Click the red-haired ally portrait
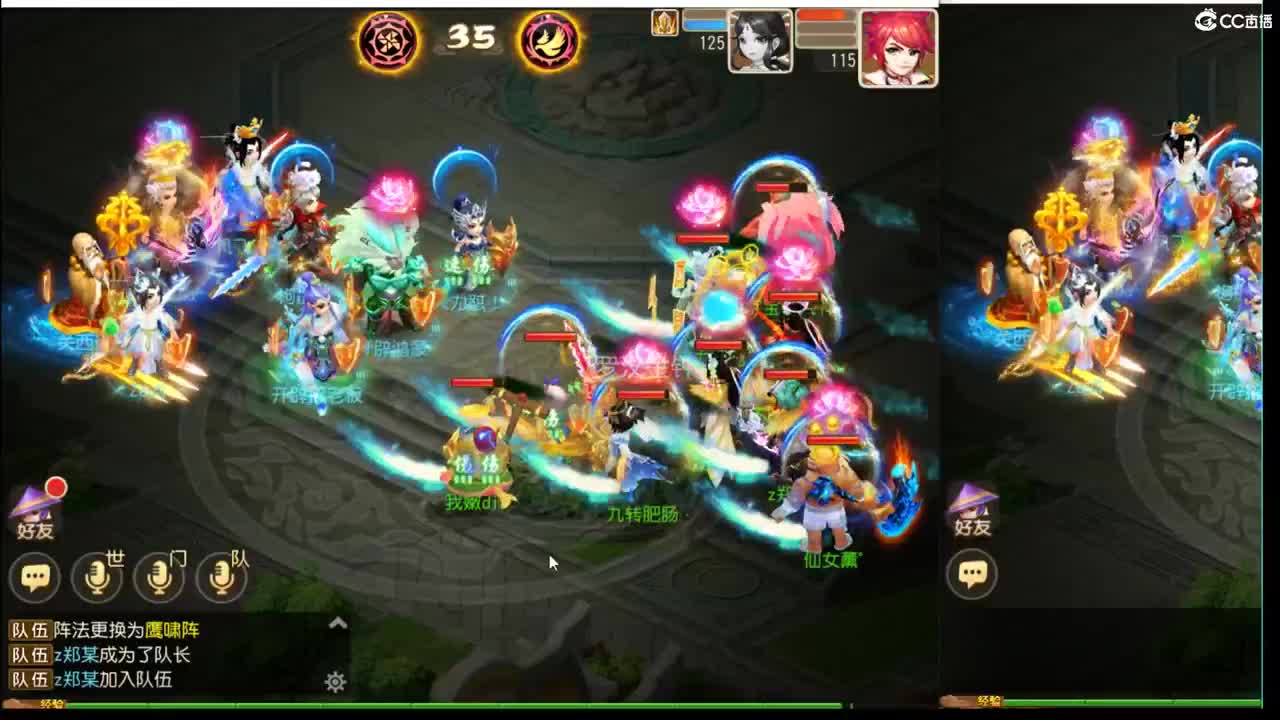The height and width of the screenshot is (720, 1280). 898,43
